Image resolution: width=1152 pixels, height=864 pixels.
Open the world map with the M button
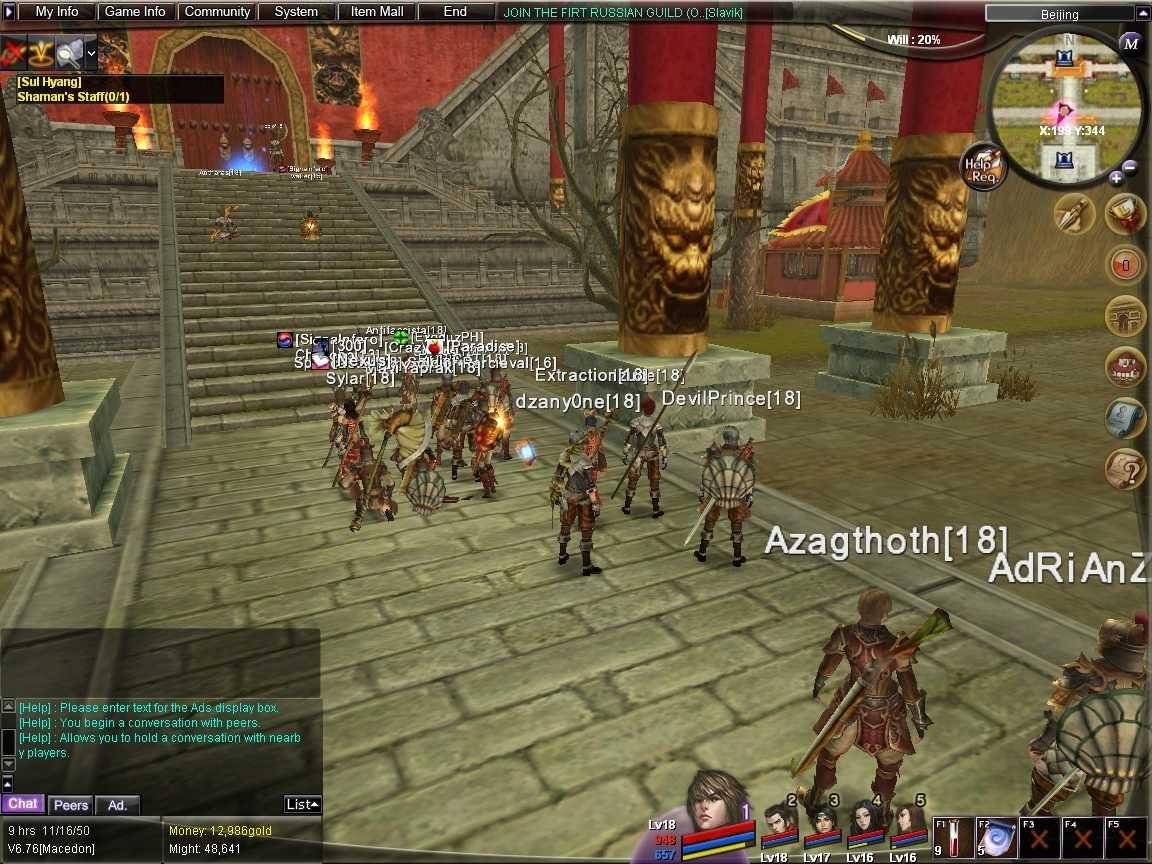coord(1130,43)
